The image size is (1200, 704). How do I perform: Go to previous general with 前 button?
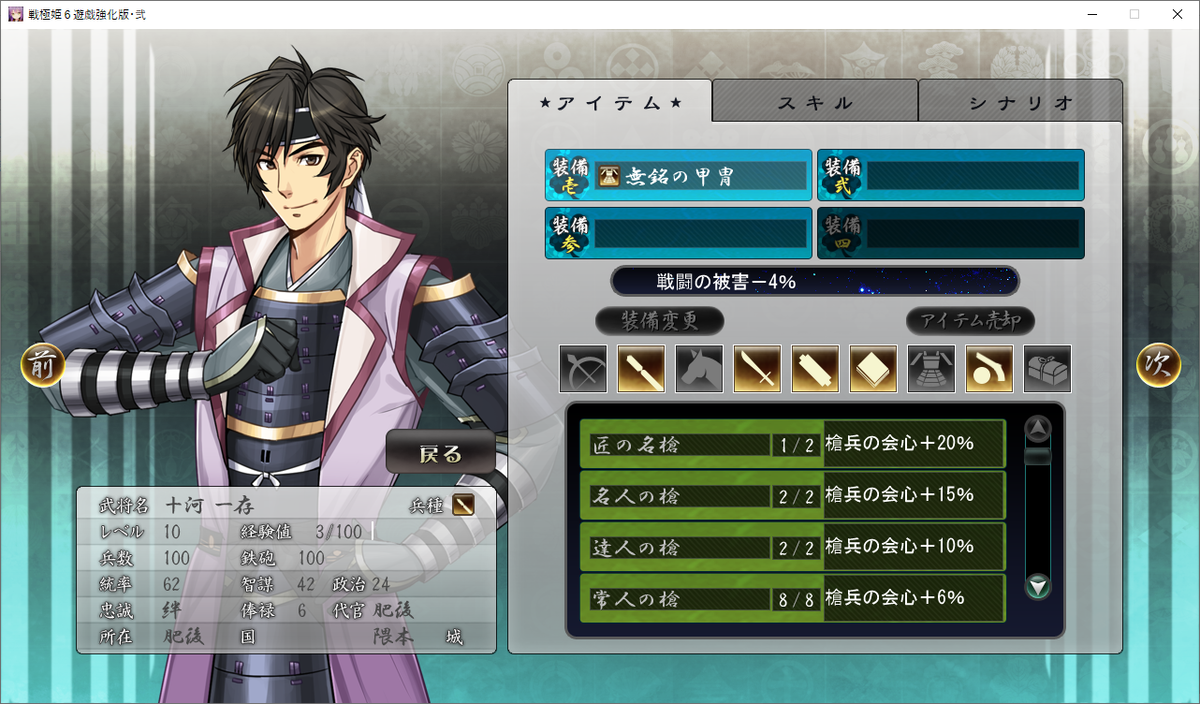(42, 365)
